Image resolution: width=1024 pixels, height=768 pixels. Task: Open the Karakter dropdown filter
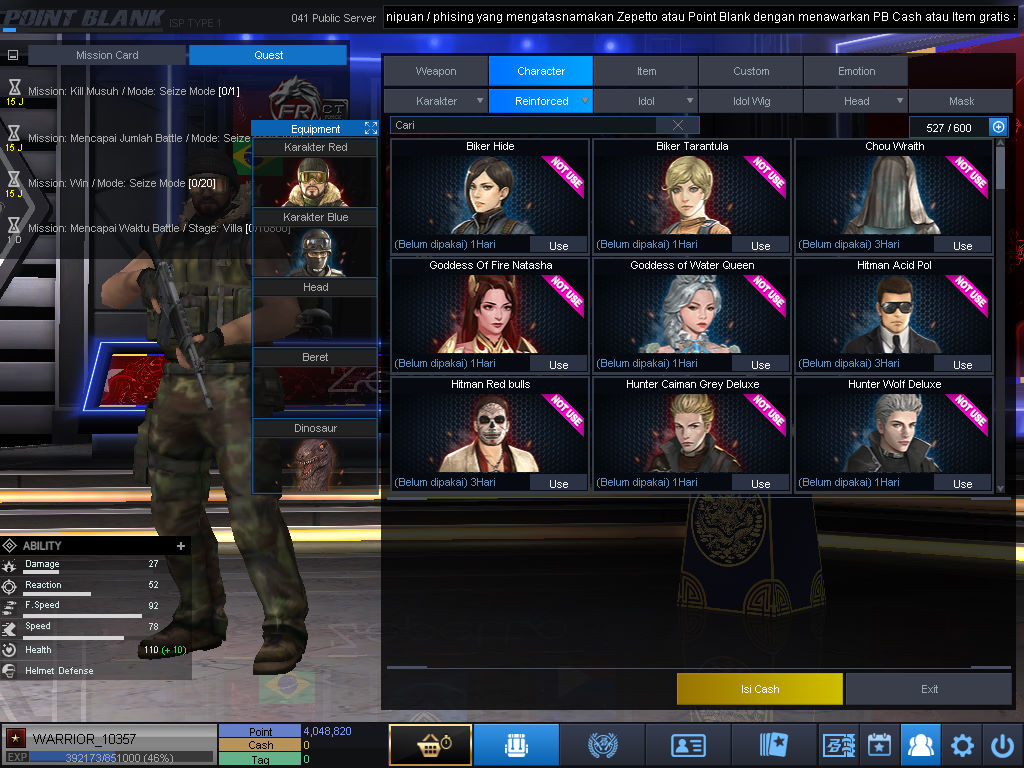(x=437, y=101)
